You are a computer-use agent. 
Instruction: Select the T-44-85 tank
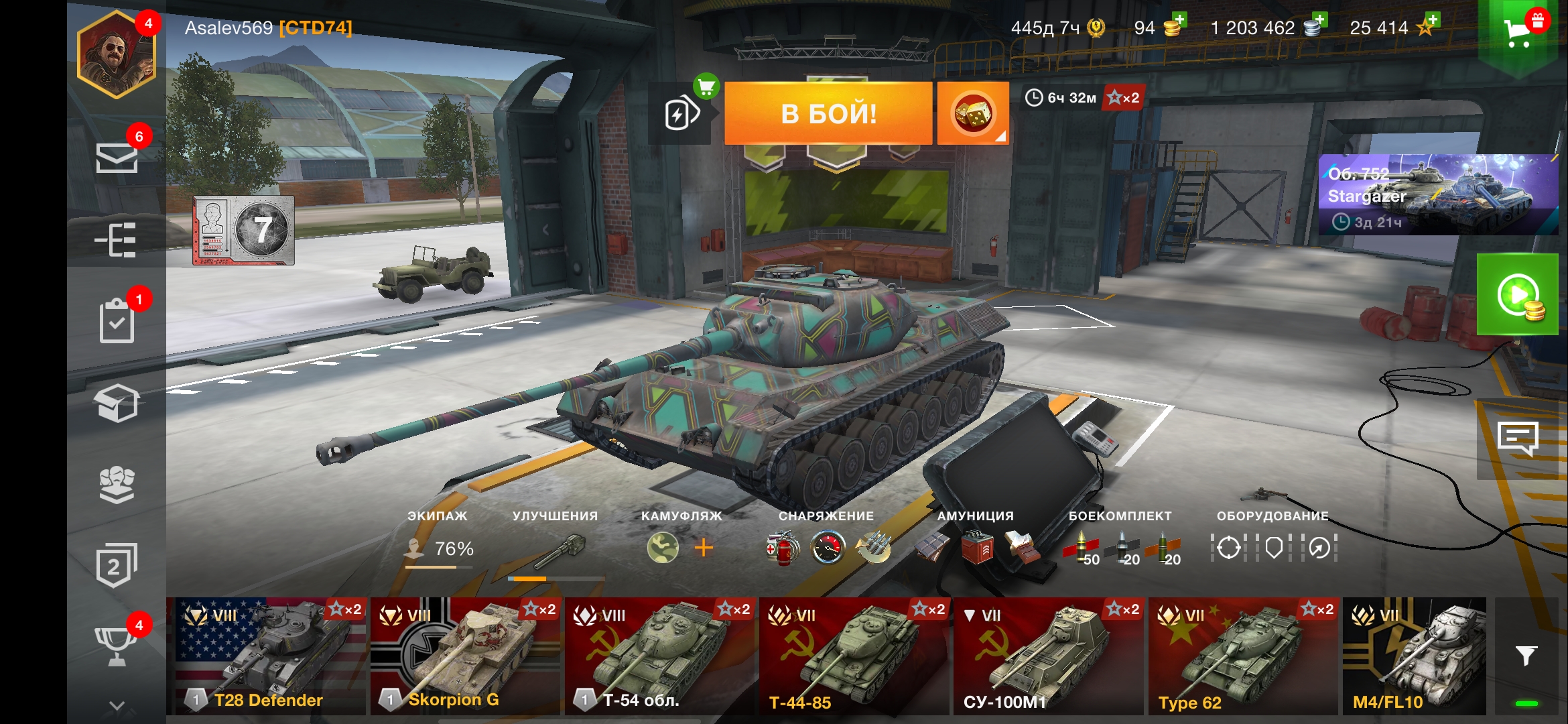tap(854, 656)
